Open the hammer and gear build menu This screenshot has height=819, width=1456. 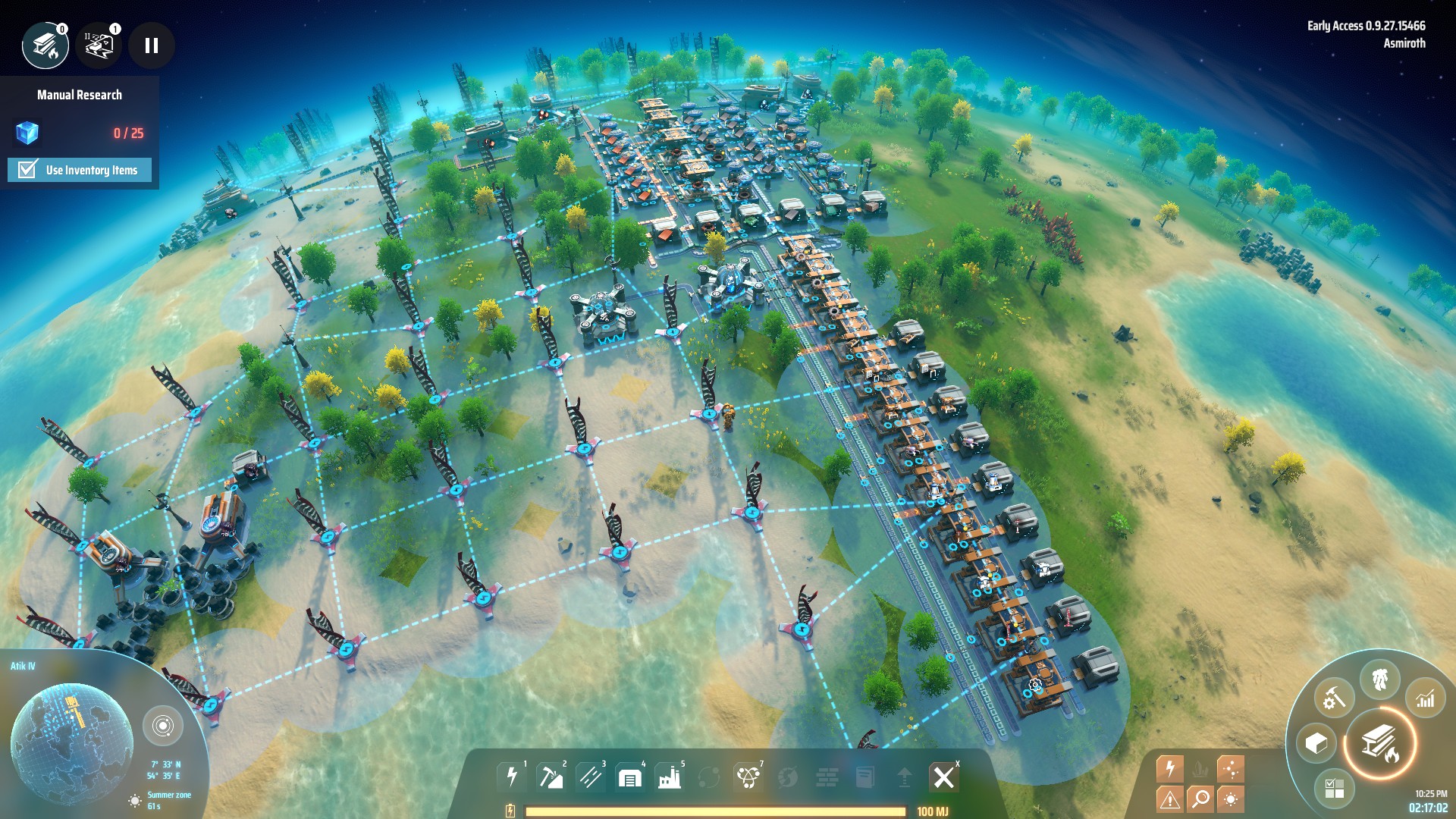pos(1334,698)
